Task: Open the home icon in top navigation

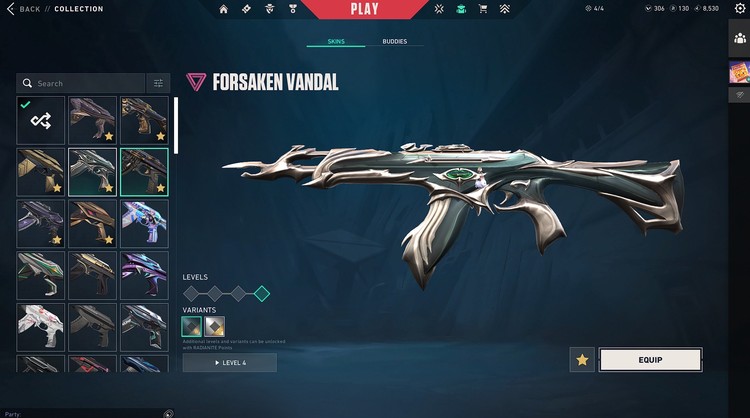Action: pos(223,9)
